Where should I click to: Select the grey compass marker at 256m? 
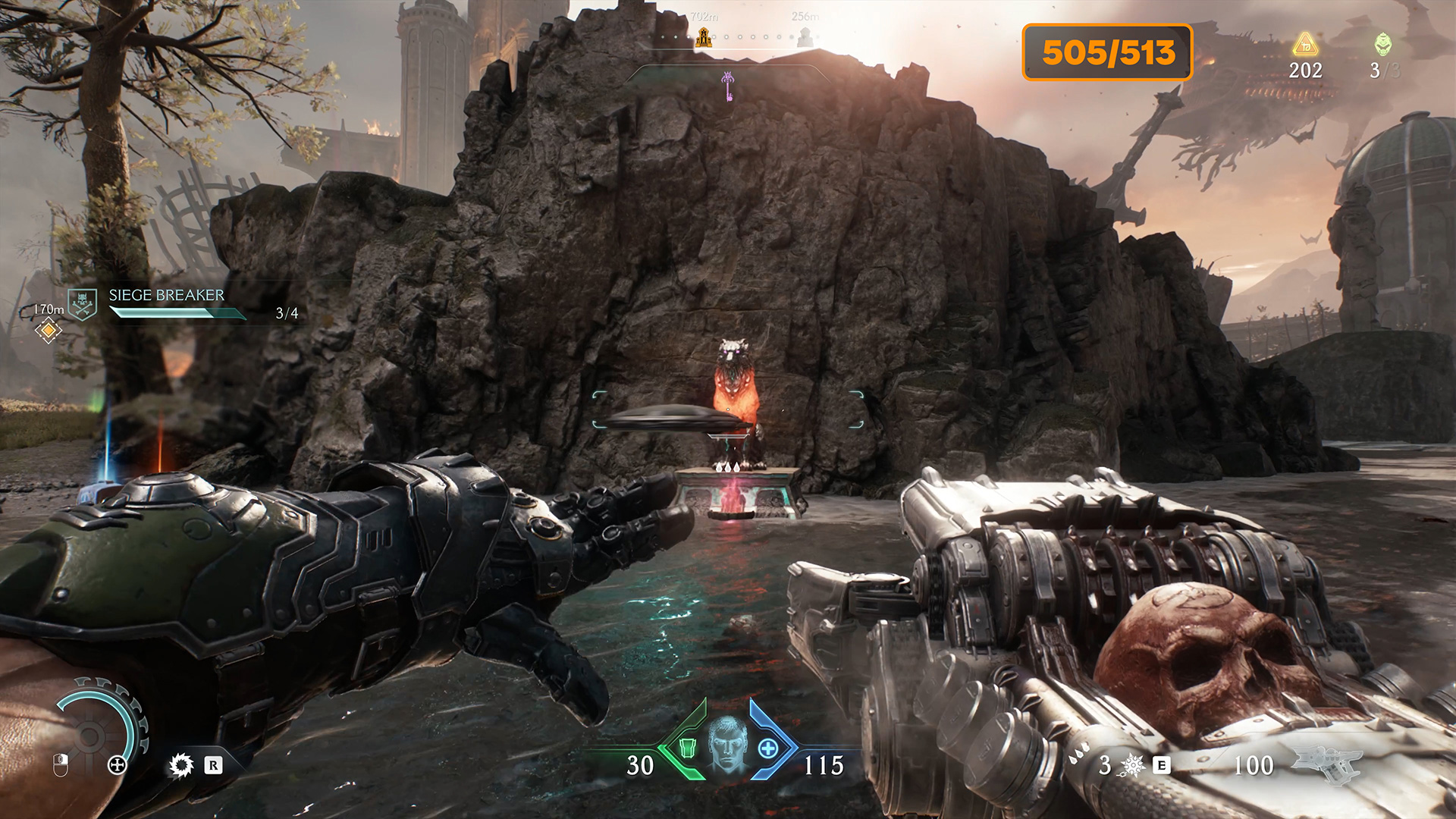point(805,35)
